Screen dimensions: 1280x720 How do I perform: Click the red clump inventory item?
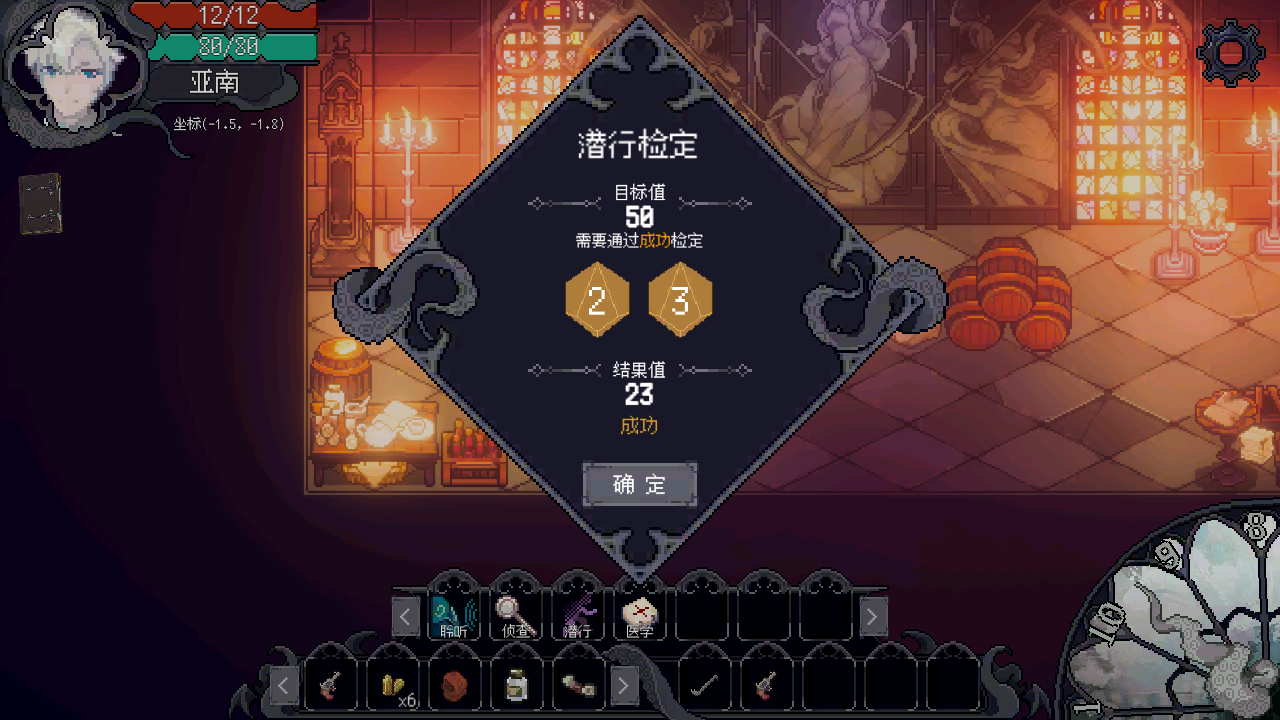click(456, 685)
